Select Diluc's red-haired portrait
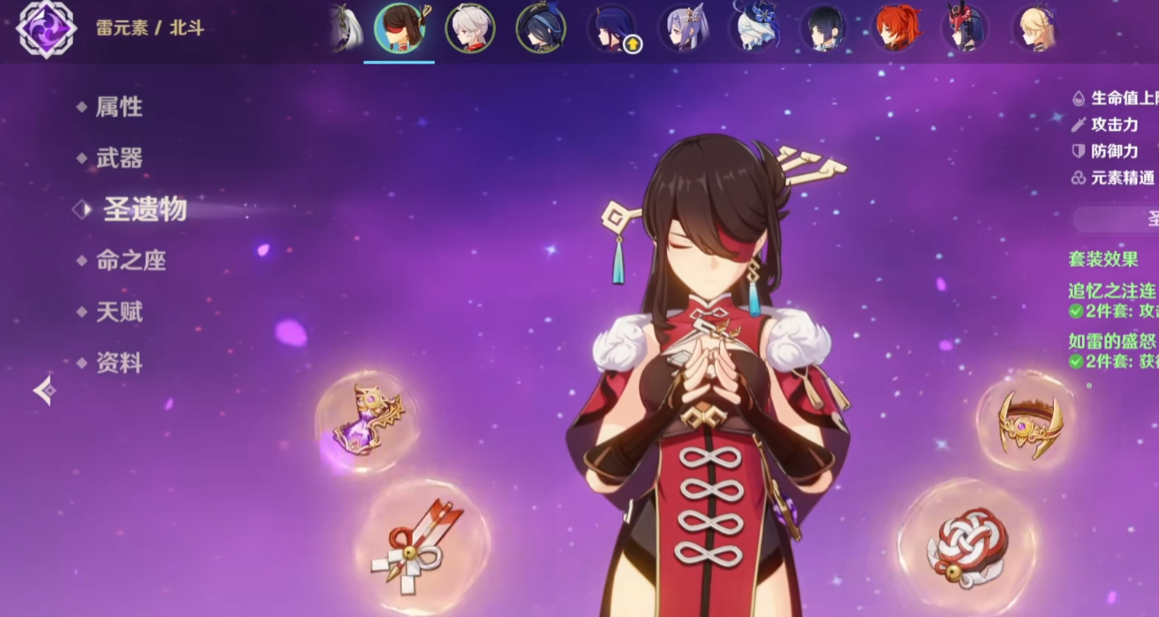 pyautogui.click(x=896, y=28)
